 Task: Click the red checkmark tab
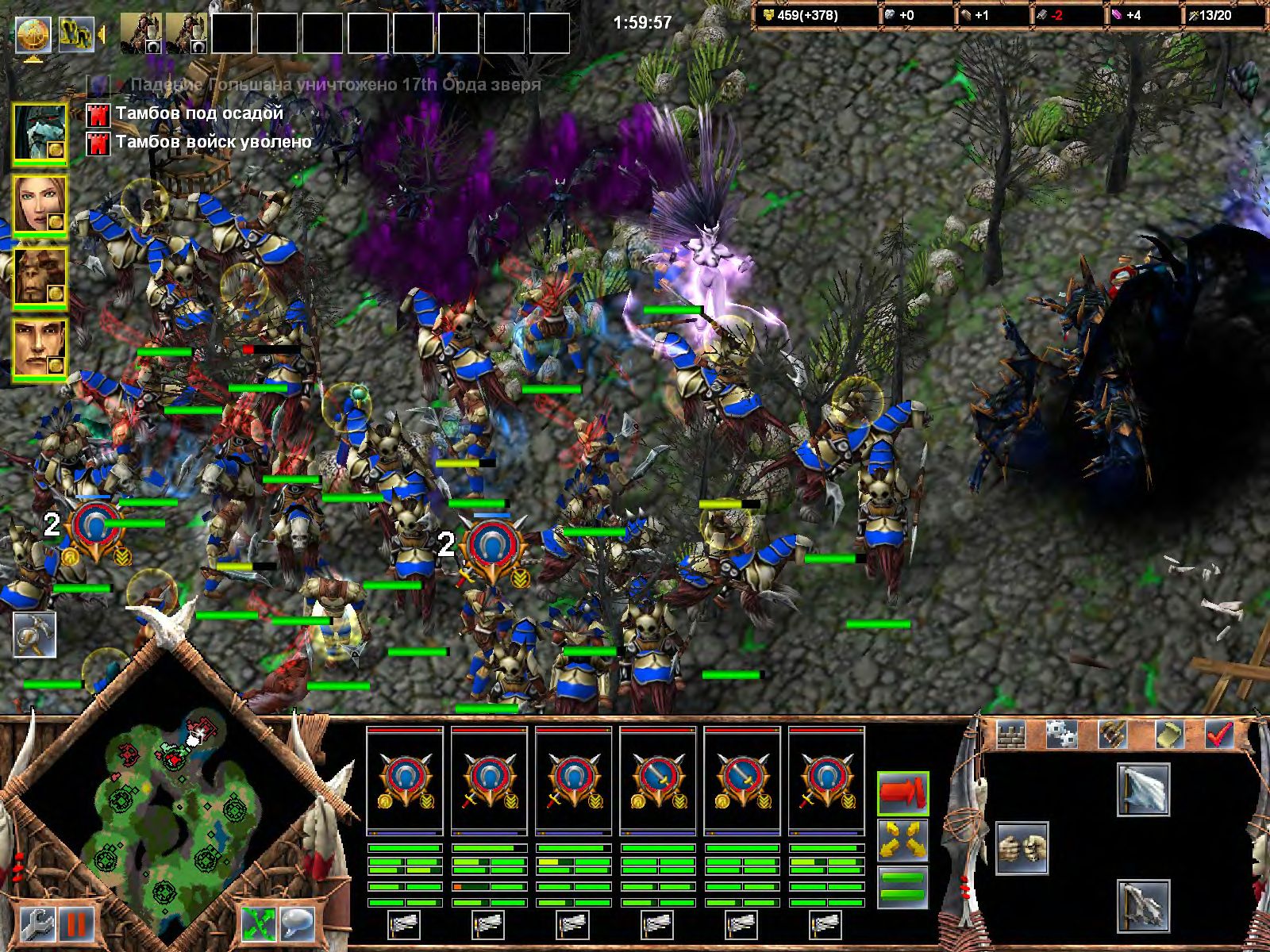(1218, 735)
